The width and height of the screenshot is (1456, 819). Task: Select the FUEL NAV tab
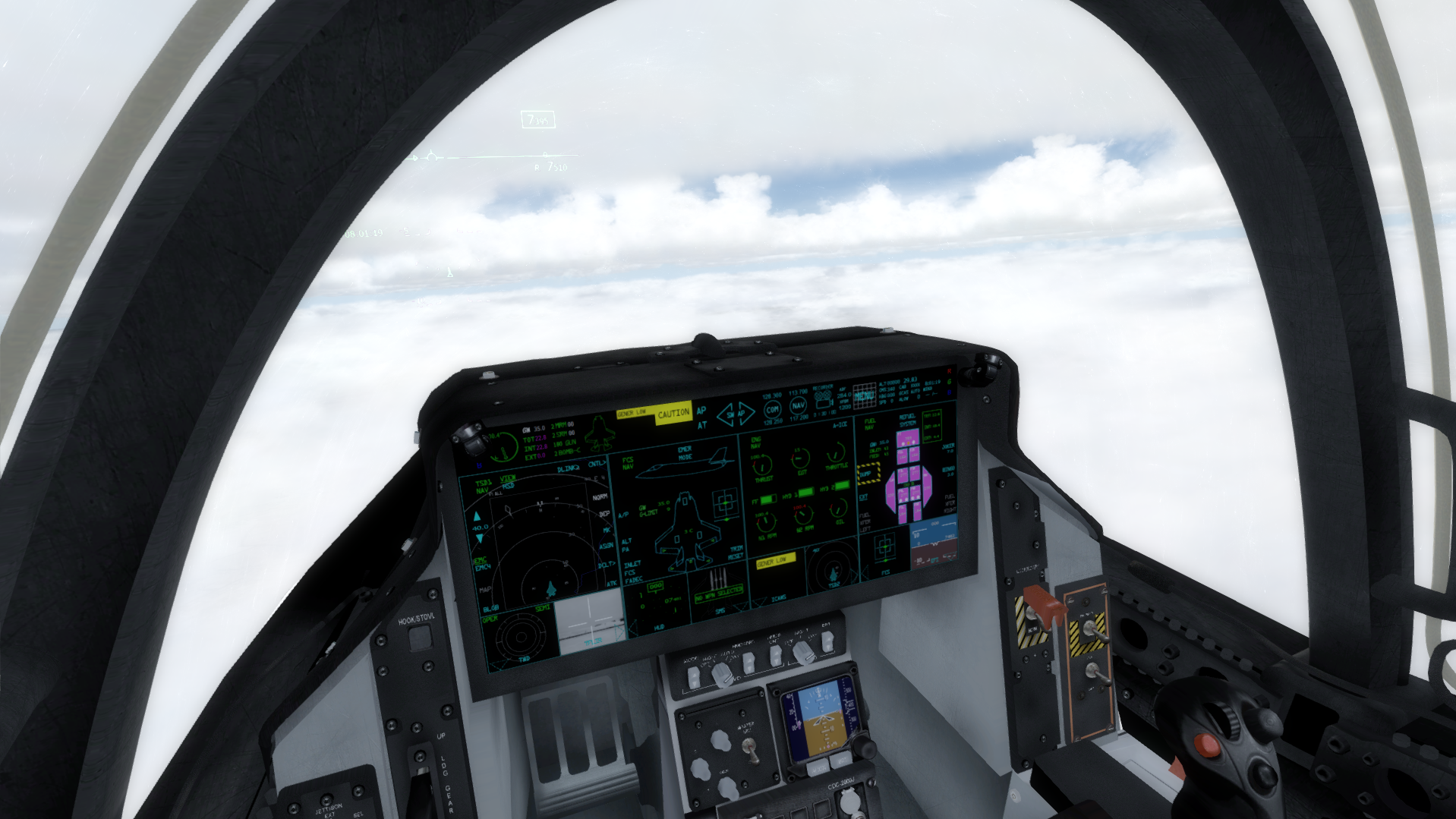click(x=869, y=423)
